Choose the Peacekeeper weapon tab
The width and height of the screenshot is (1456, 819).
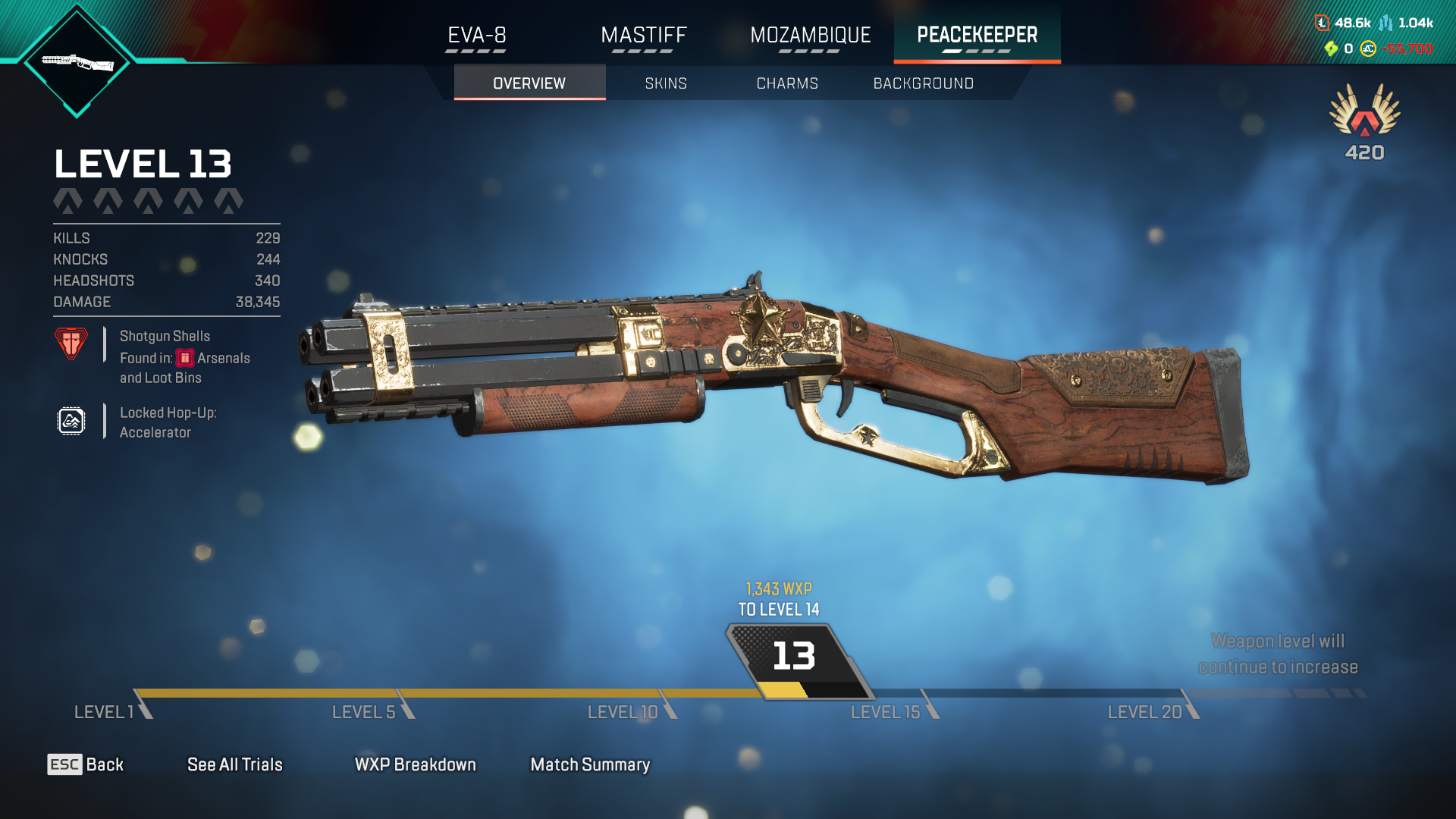point(977,36)
